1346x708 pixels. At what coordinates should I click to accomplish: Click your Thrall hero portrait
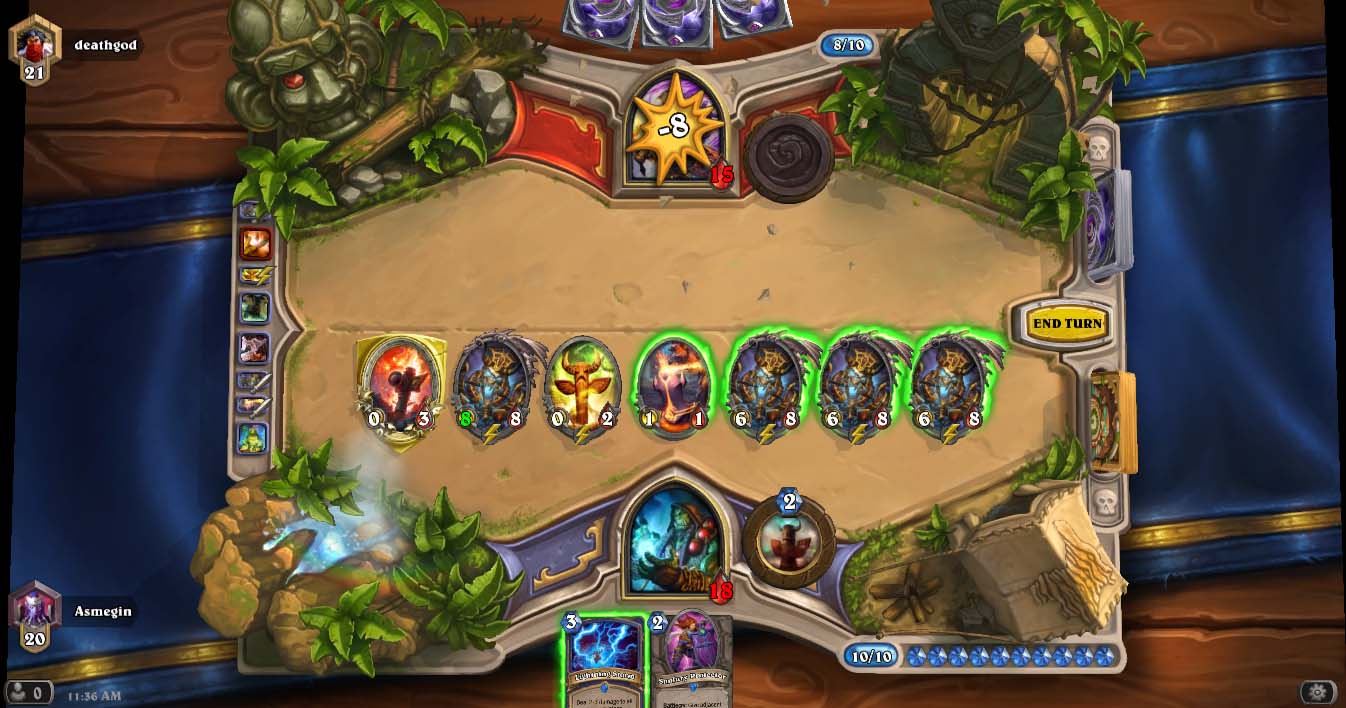pos(676,538)
